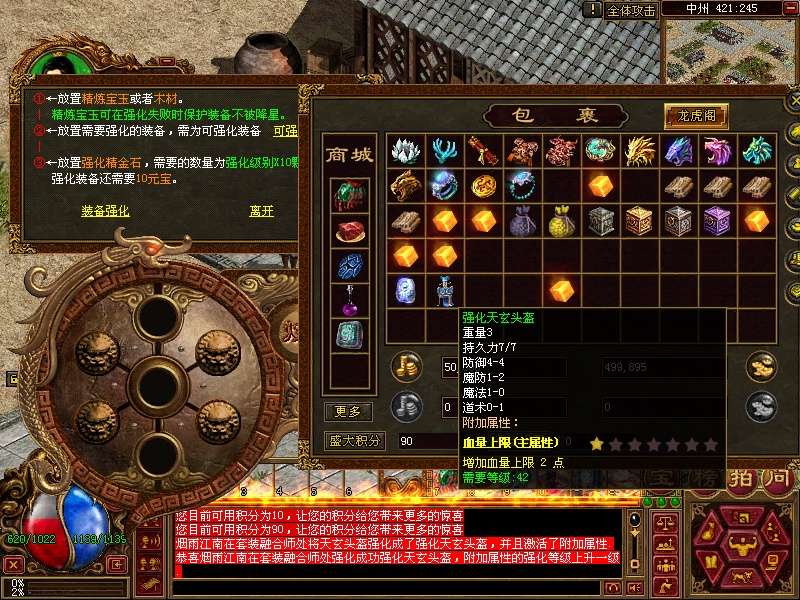The width and height of the screenshot is (800, 600).
Task: Select the golden dragon head item
Action: pos(639,151)
